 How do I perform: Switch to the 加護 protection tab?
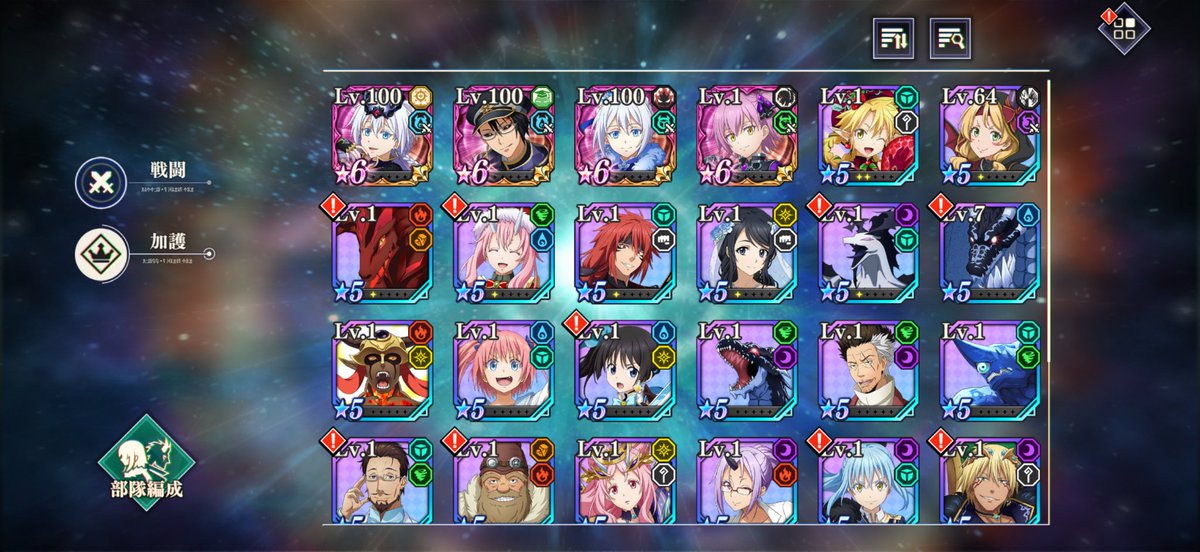pos(101,255)
